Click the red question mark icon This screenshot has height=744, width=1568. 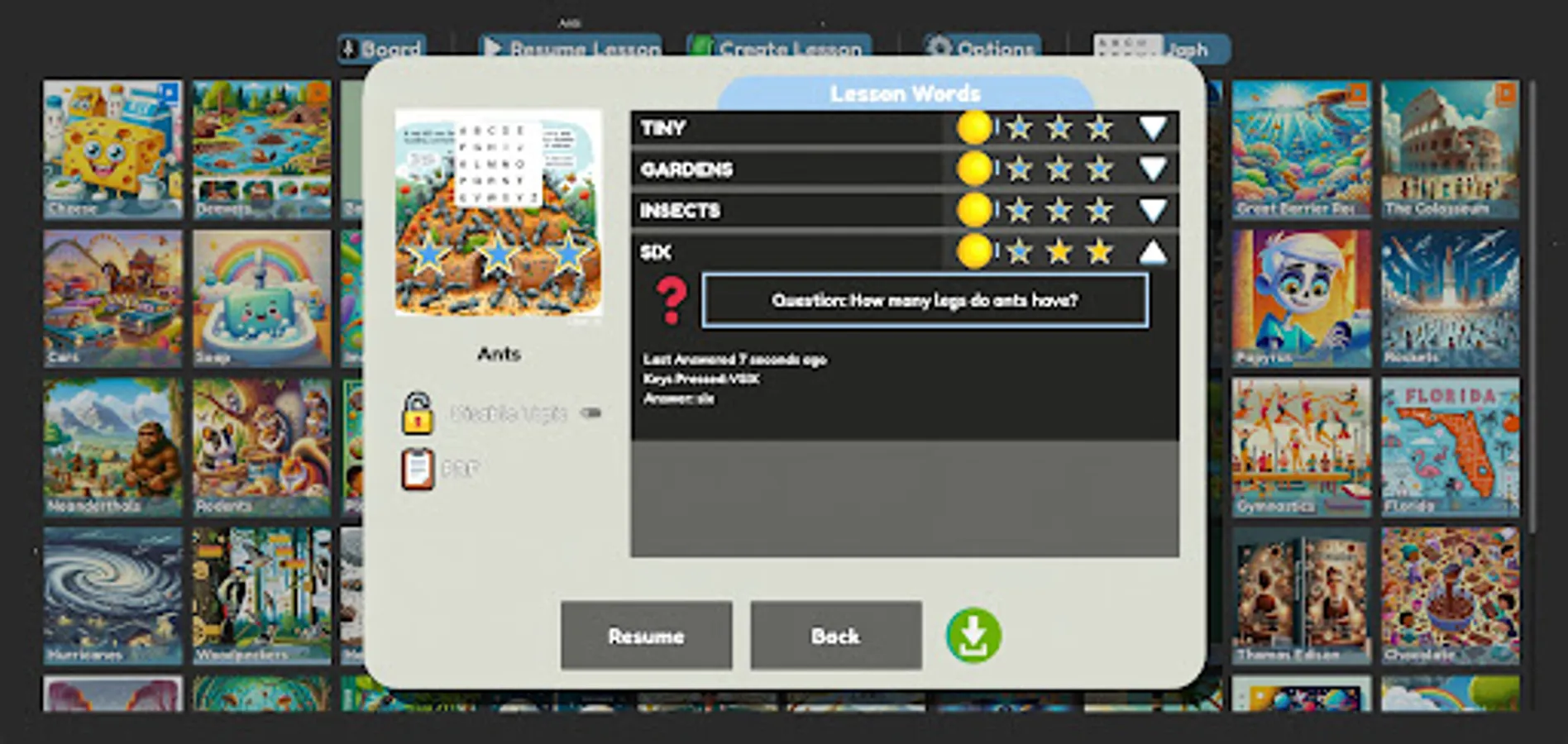pos(672,300)
